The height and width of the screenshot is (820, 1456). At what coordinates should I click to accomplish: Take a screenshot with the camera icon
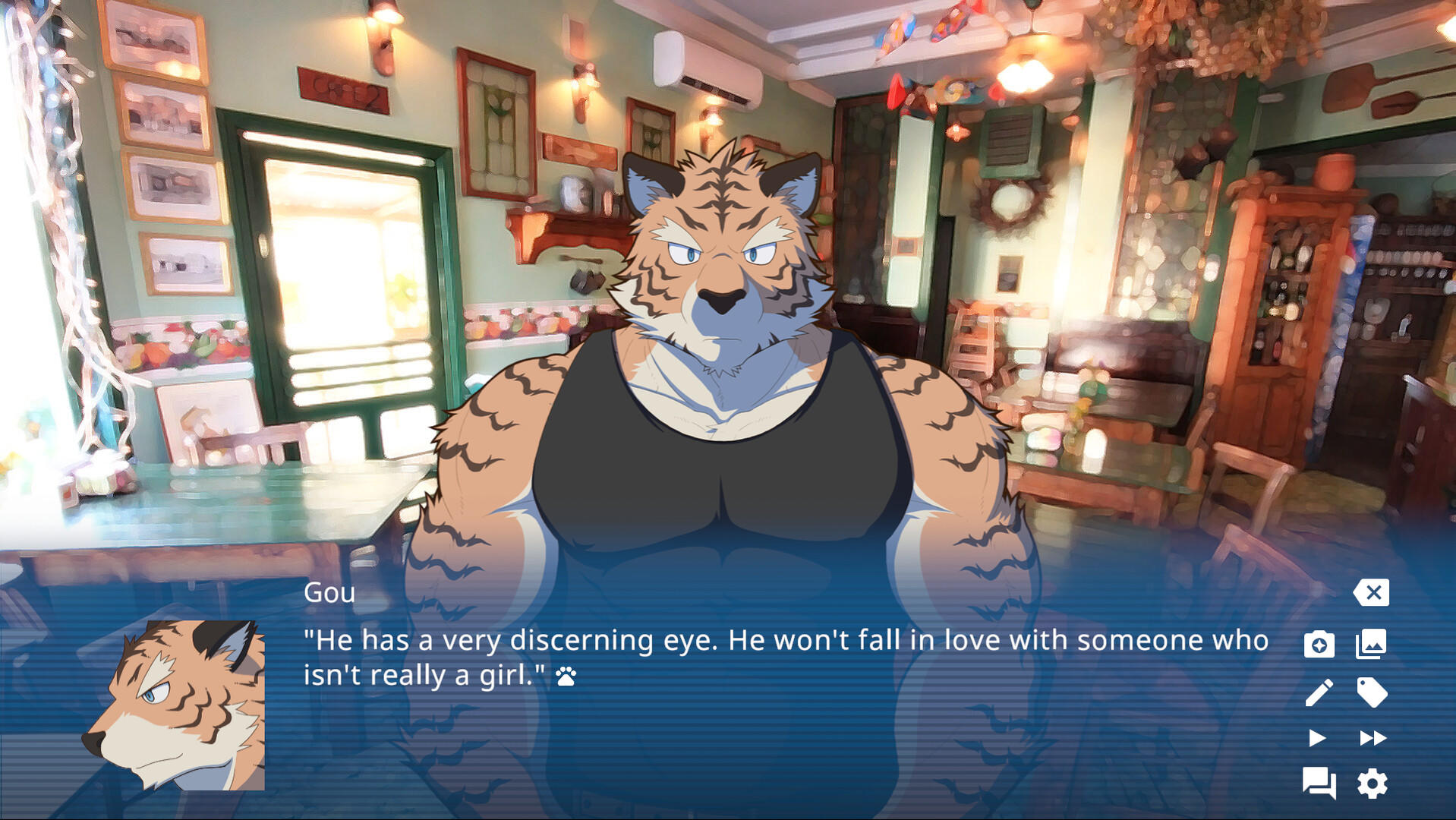coord(1320,645)
